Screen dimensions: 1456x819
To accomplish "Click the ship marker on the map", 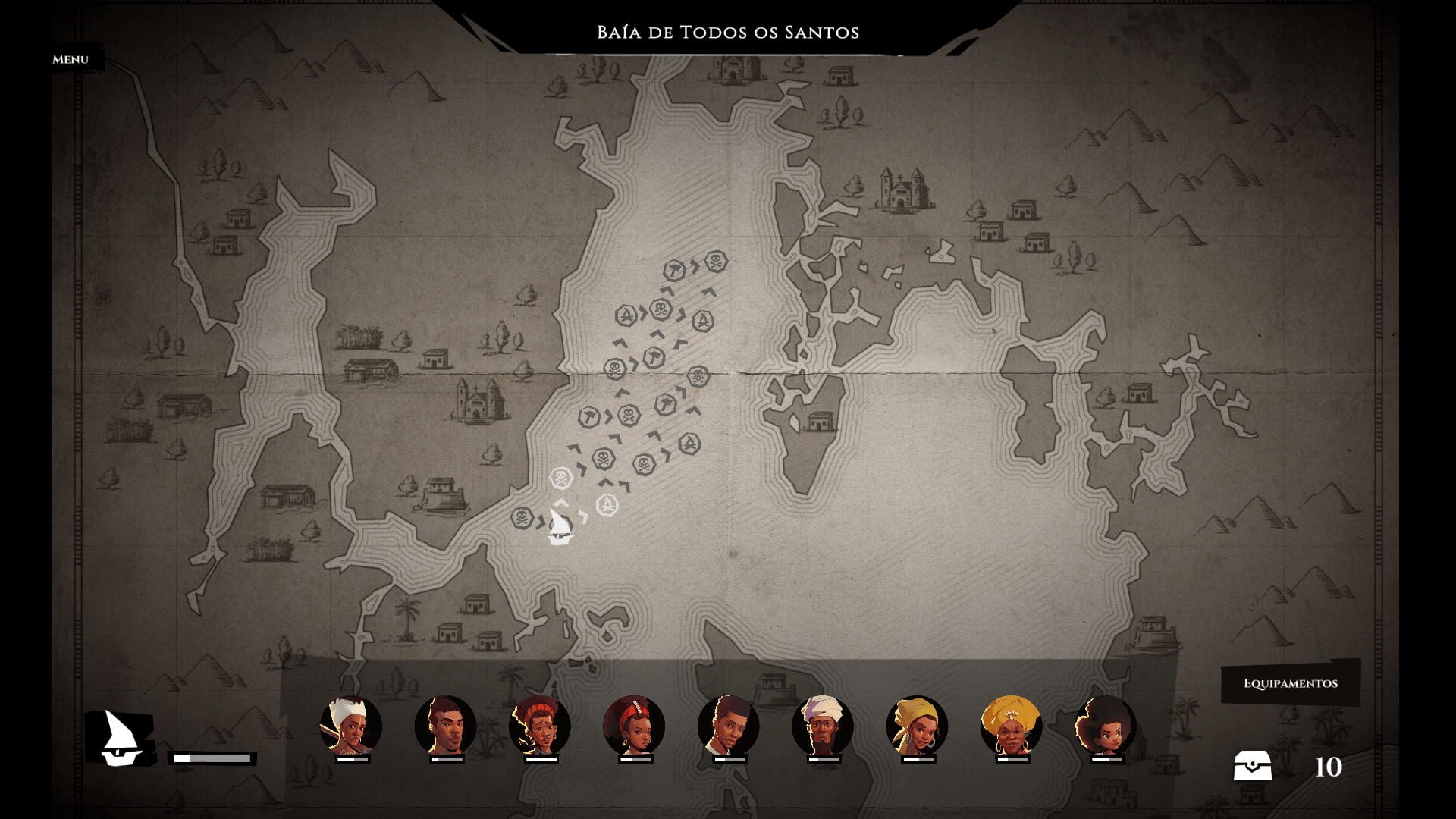I will click(560, 531).
